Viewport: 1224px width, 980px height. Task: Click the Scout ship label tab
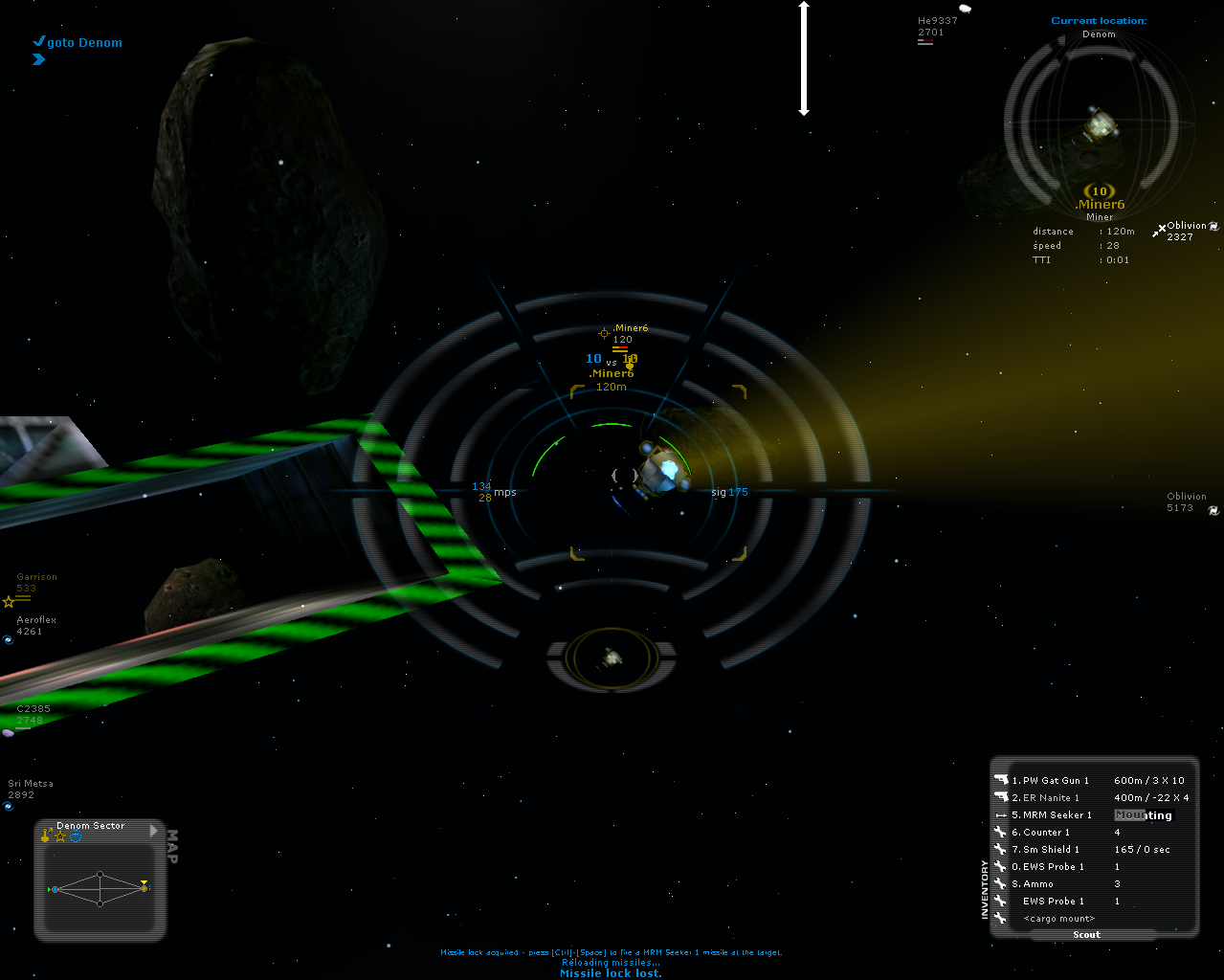point(1086,935)
